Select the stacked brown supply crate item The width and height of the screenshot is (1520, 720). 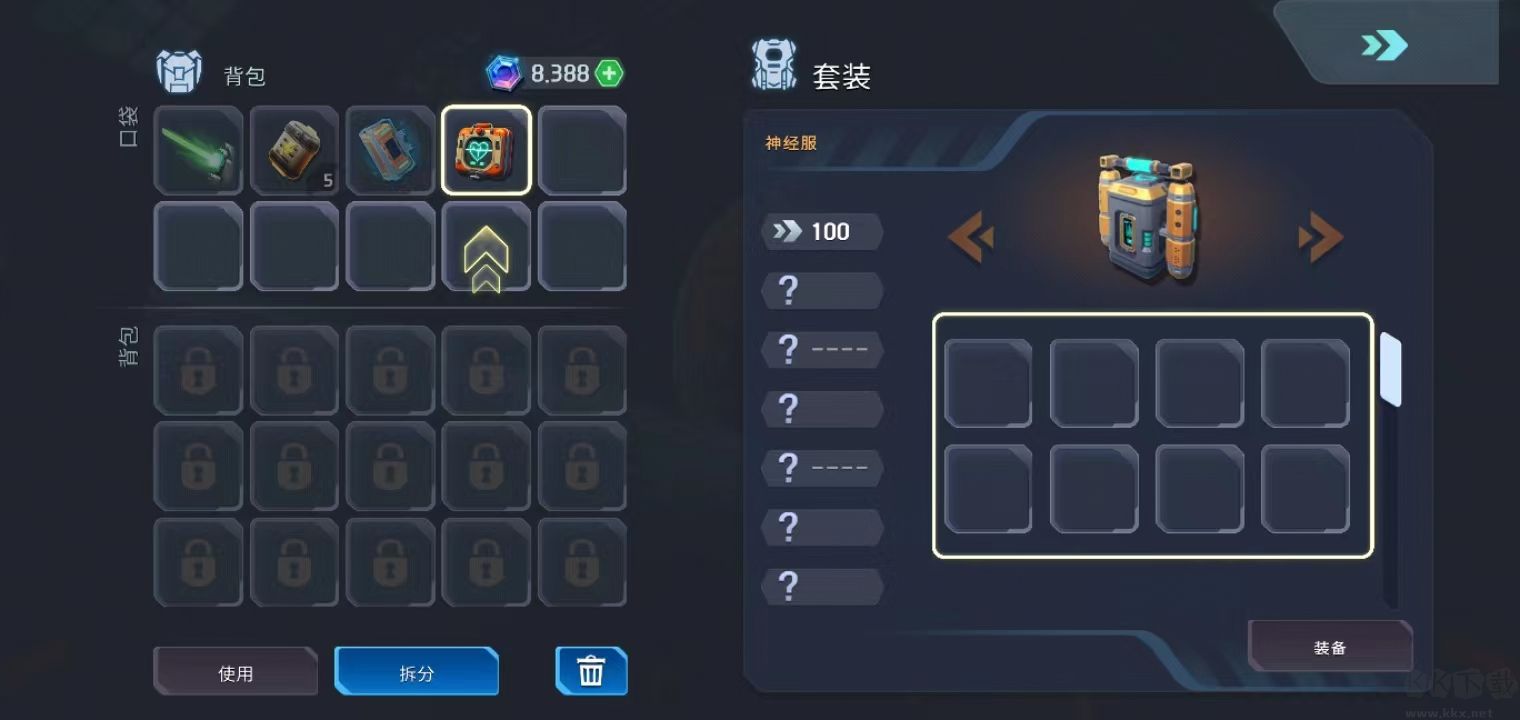294,151
